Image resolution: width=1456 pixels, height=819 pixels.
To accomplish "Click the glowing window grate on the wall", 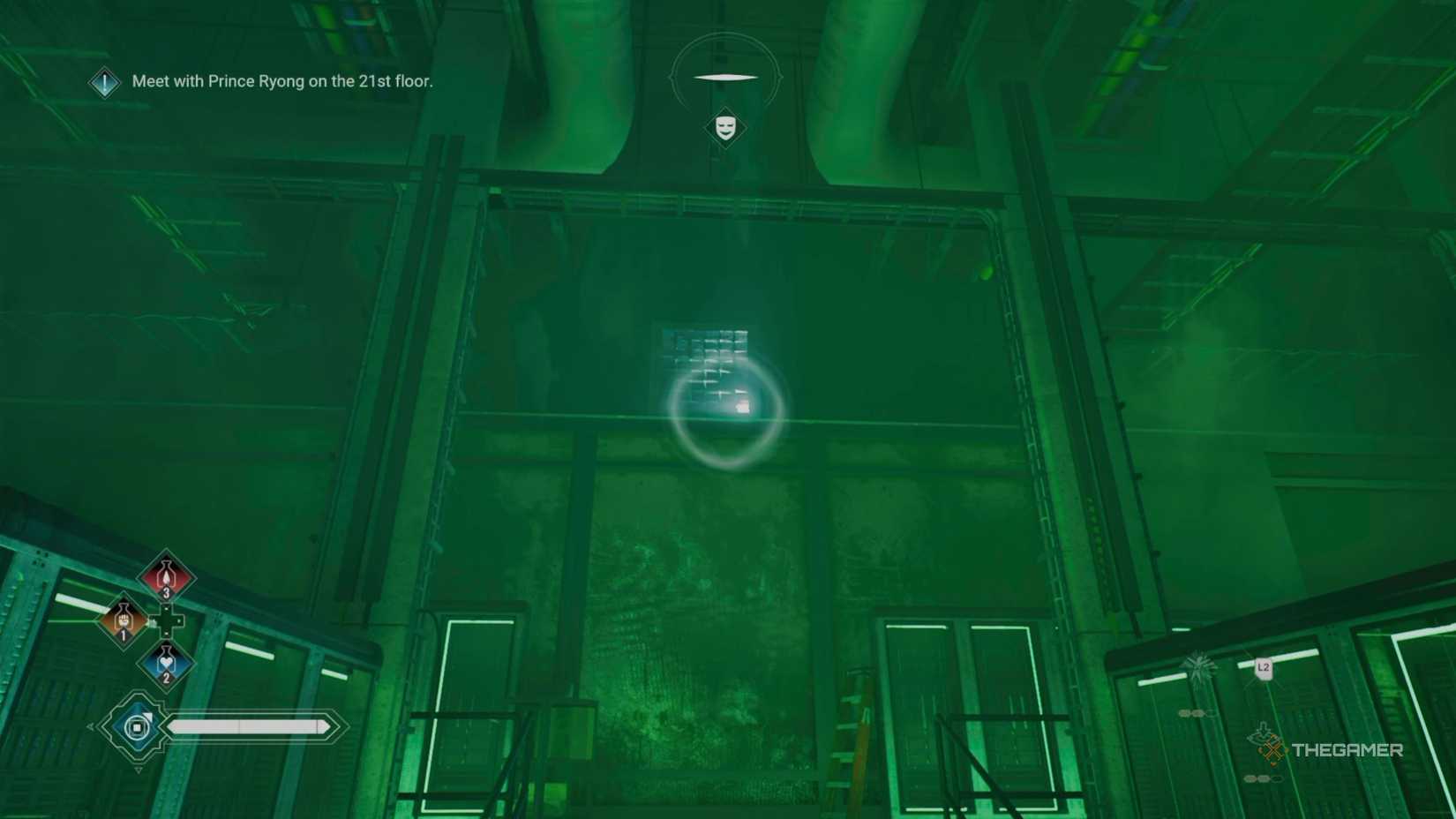I will tap(706, 353).
